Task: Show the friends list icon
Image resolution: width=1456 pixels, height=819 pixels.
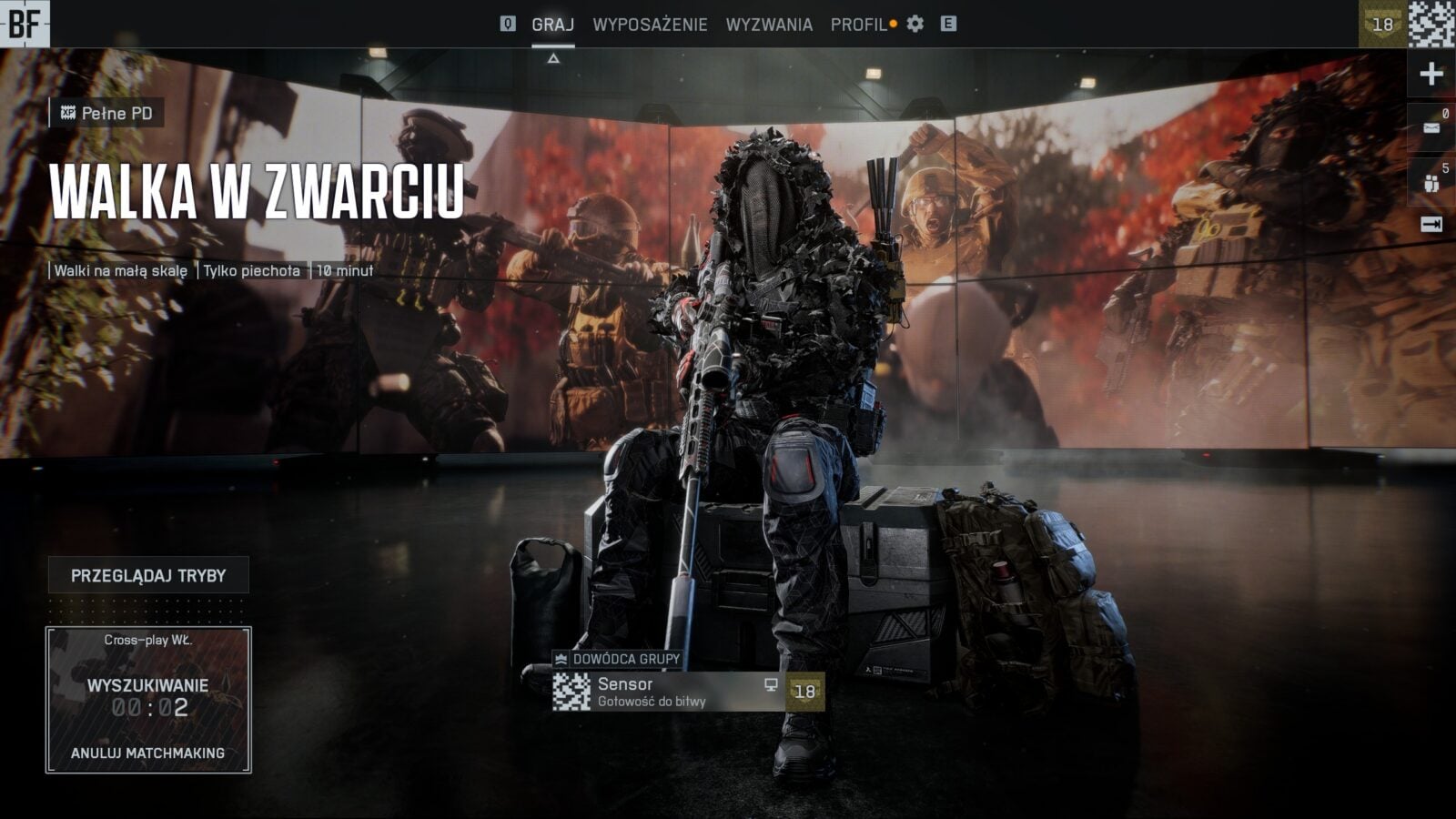Action: [x=1431, y=180]
